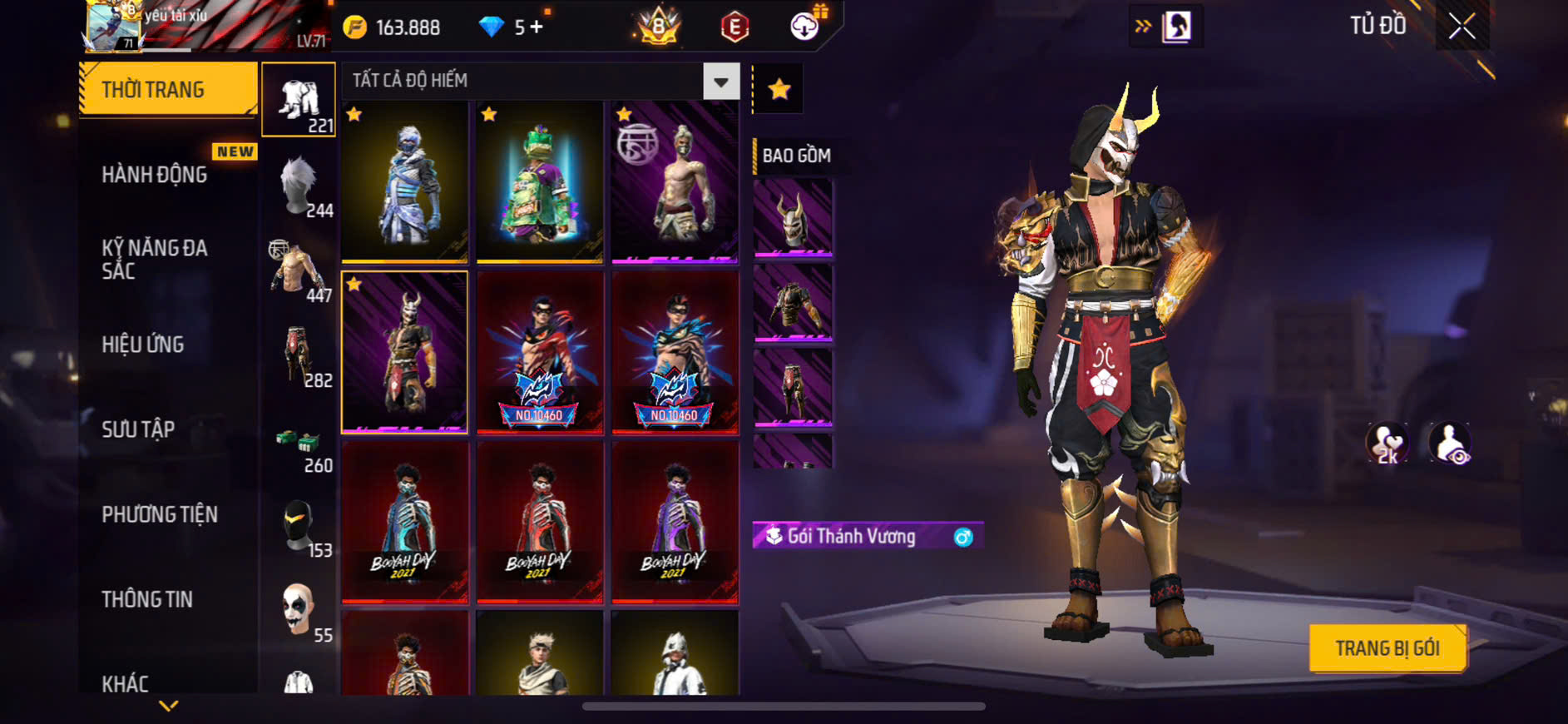Go to the Sưu Tập category
The height and width of the screenshot is (724, 1568).
(x=138, y=429)
